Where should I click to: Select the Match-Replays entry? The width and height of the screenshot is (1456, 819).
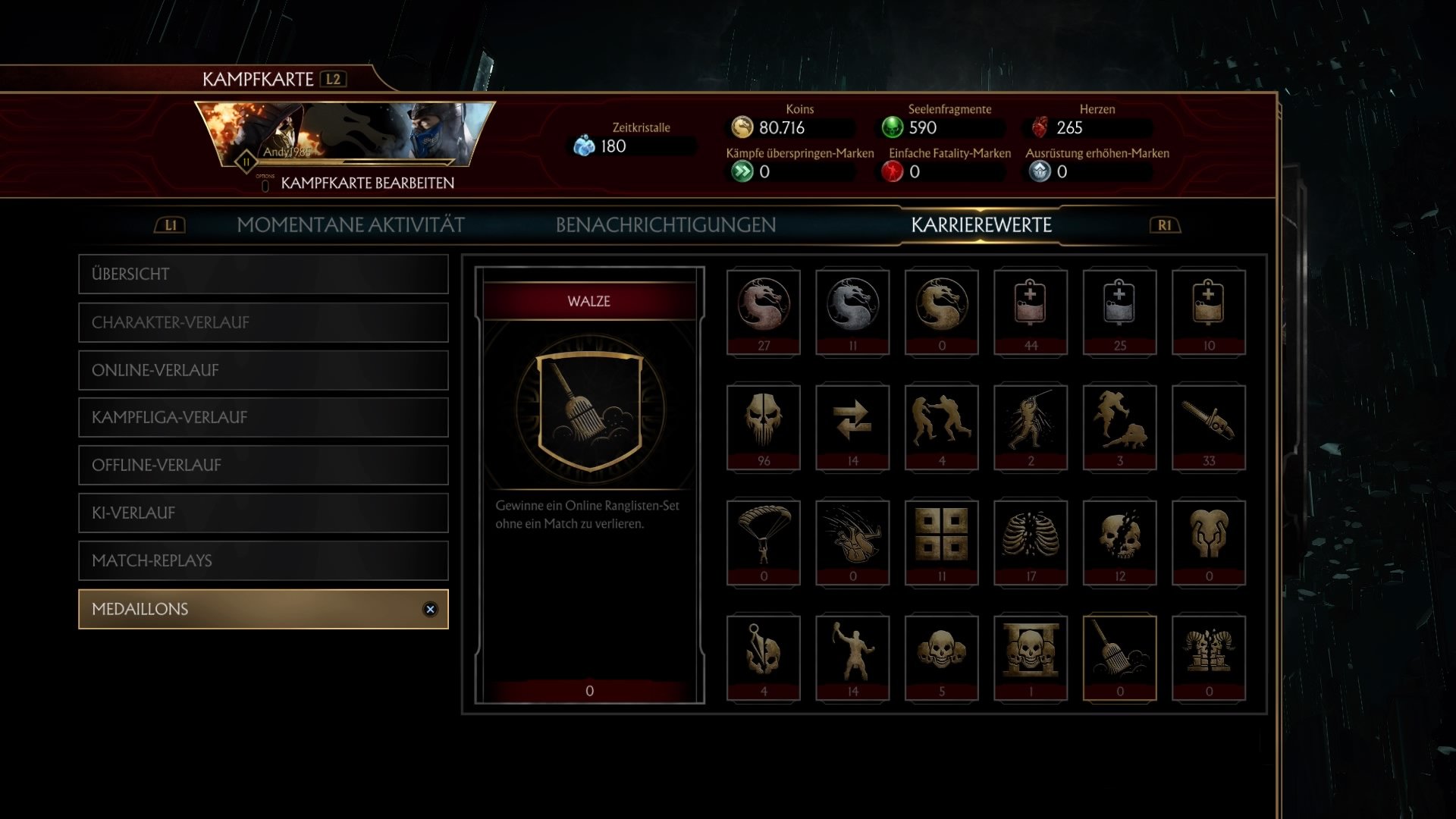(x=263, y=561)
